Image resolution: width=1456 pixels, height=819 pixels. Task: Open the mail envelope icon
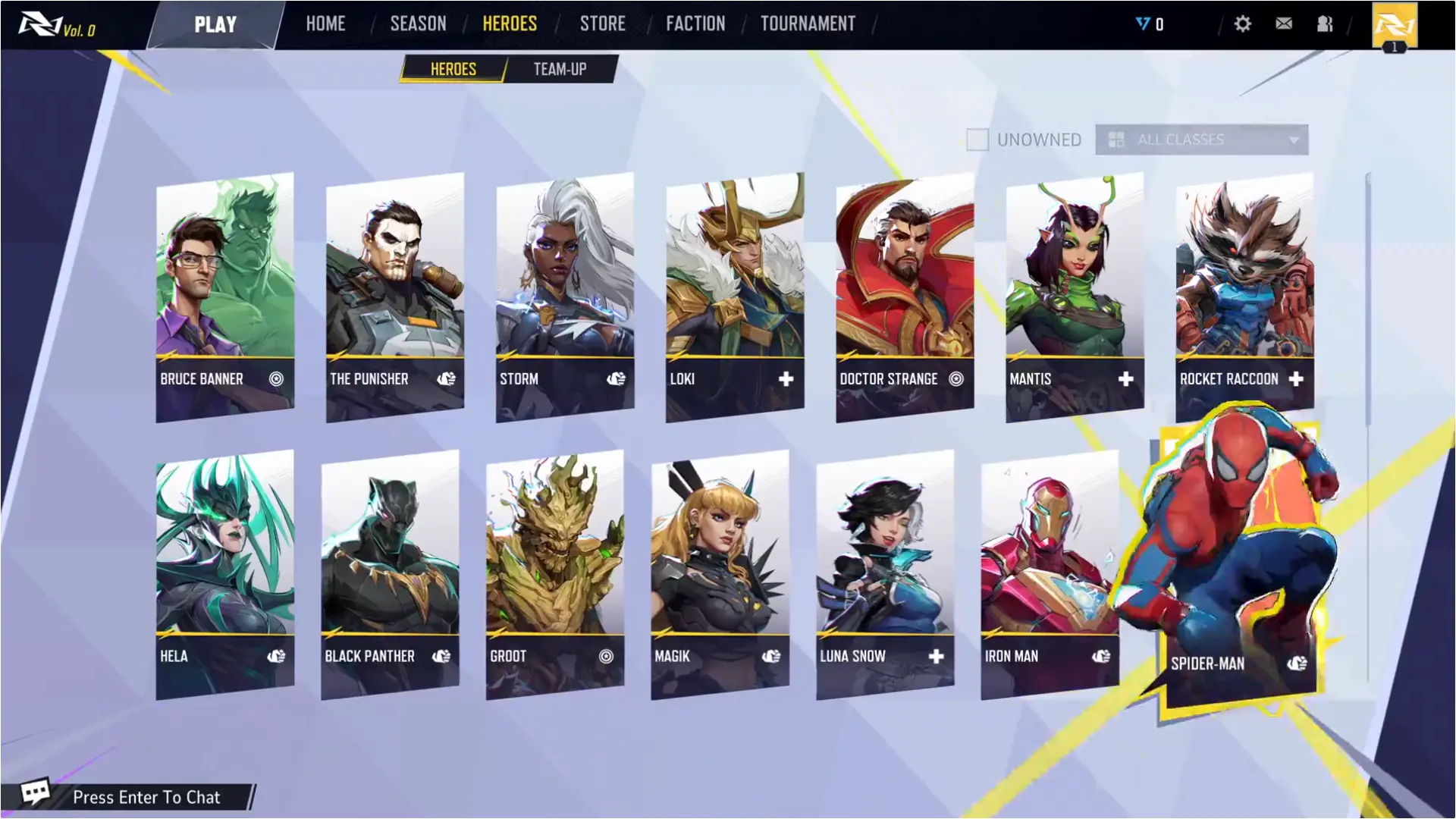pyautogui.click(x=1284, y=24)
